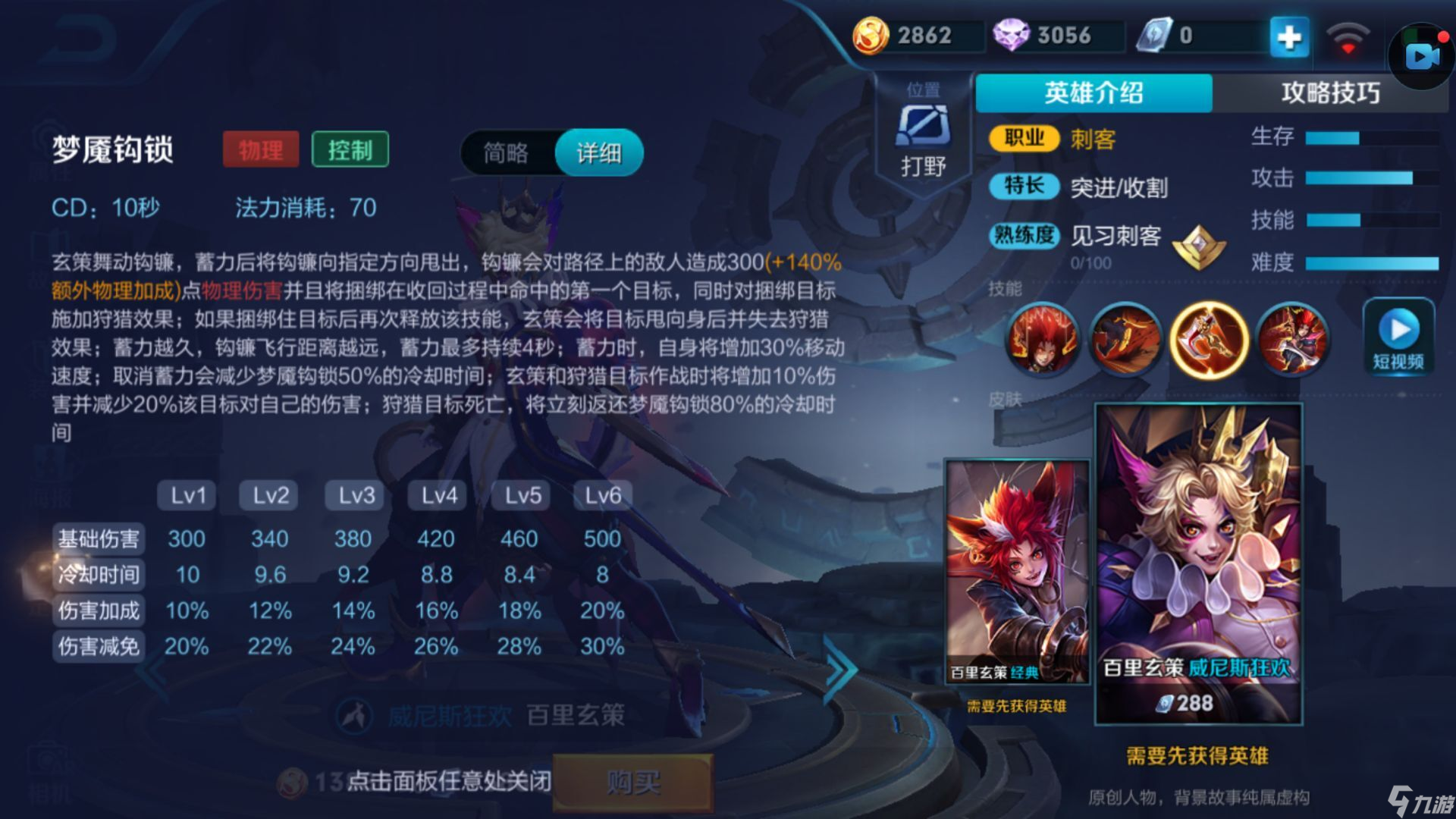Click the screen recording camera icon
Screen dimensions: 1456x819
pyautogui.click(x=1420, y=55)
